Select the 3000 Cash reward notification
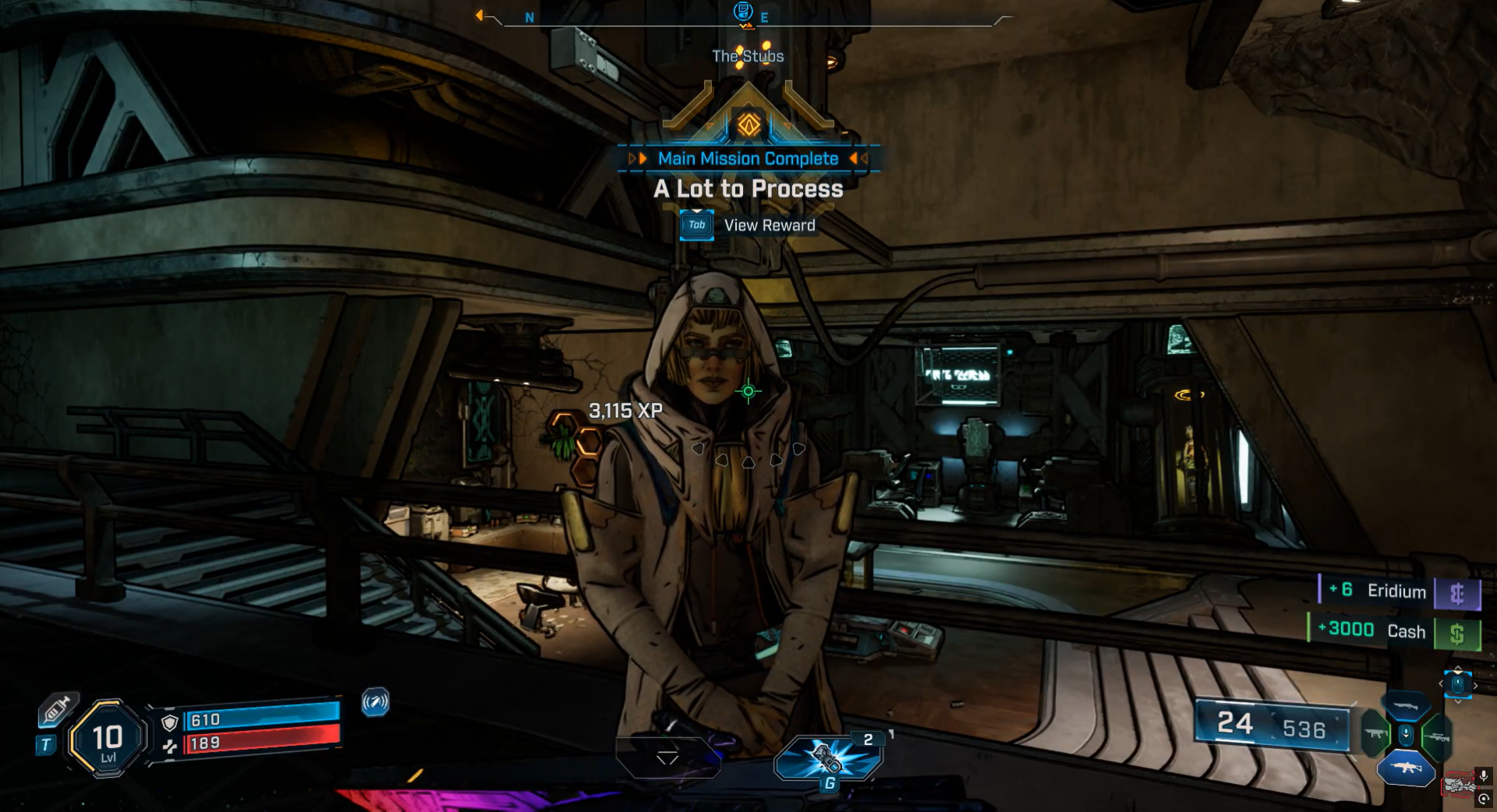The height and width of the screenshot is (812, 1497). click(1393, 630)
